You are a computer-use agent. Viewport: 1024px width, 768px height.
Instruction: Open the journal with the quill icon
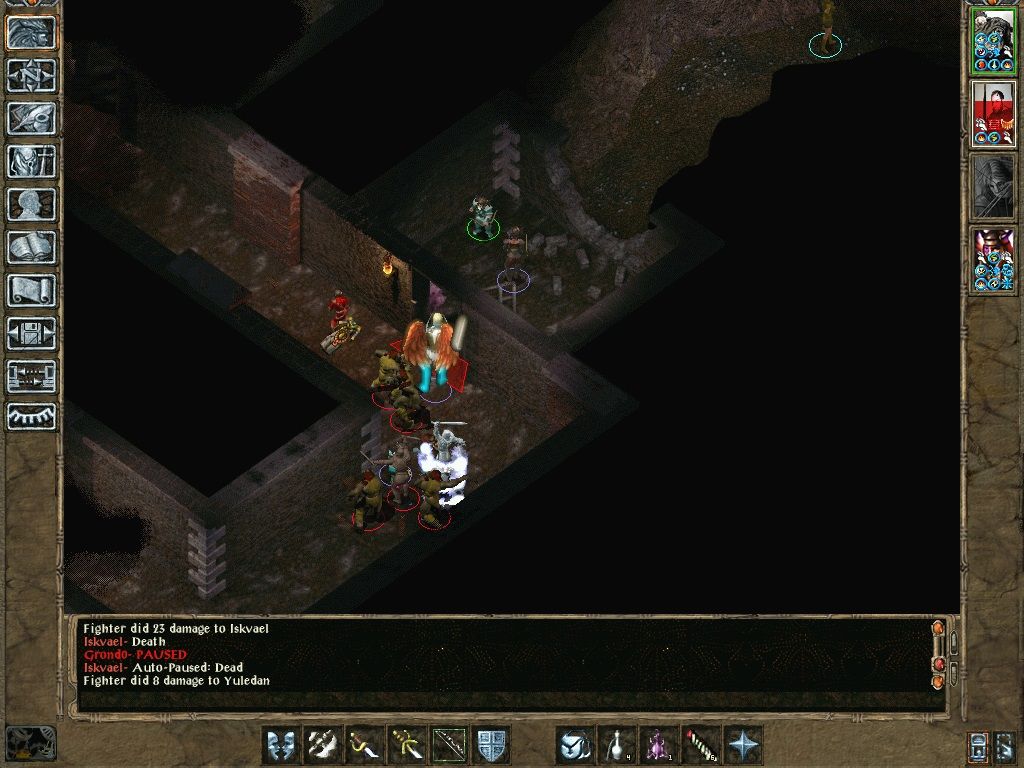click(32, 119)
